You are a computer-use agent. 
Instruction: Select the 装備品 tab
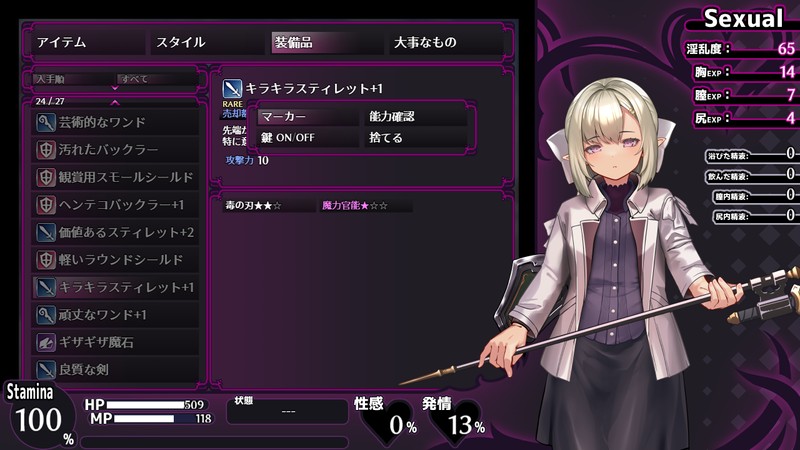[x=324, y=42]
